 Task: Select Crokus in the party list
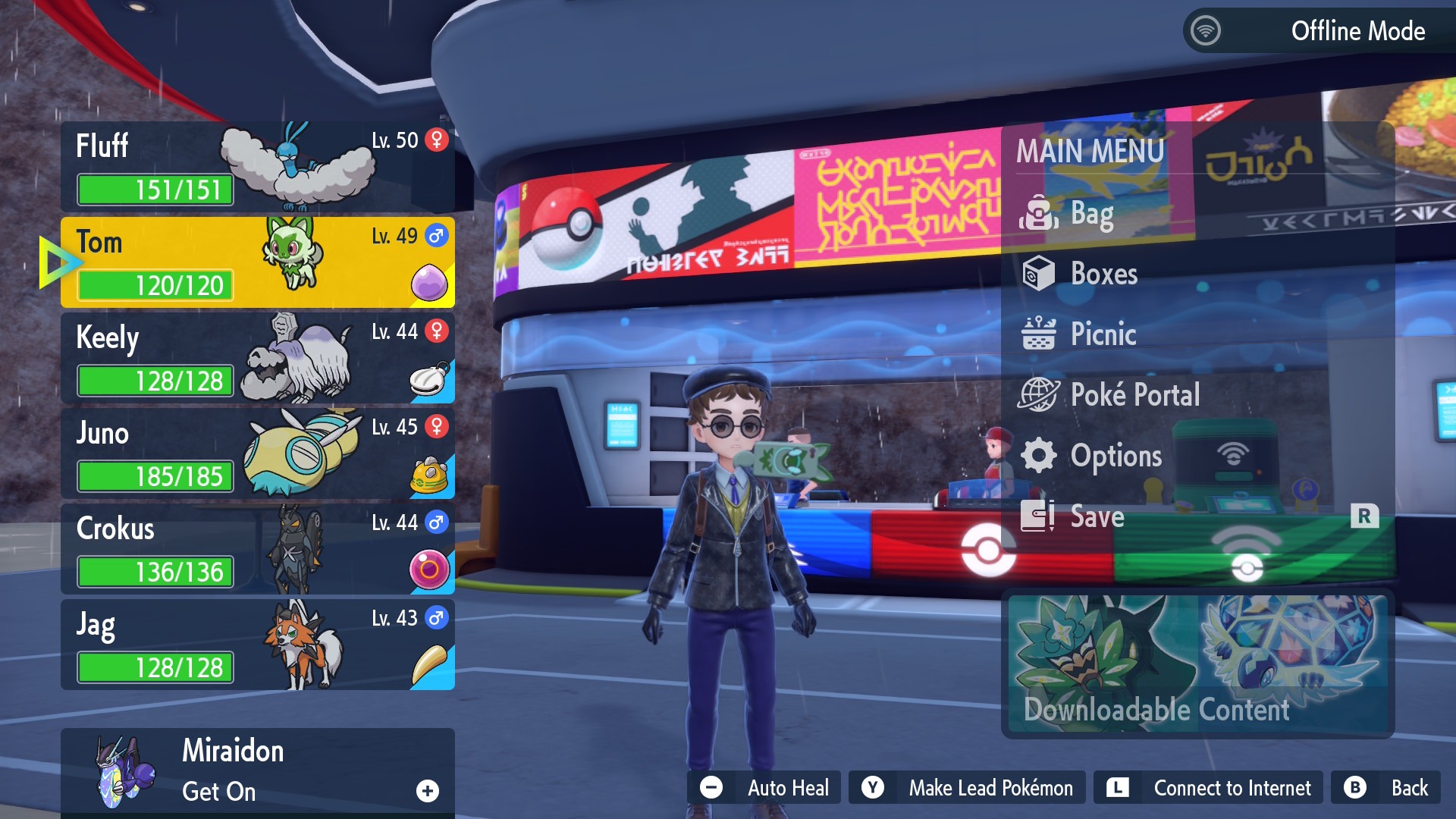coord(257,549)
